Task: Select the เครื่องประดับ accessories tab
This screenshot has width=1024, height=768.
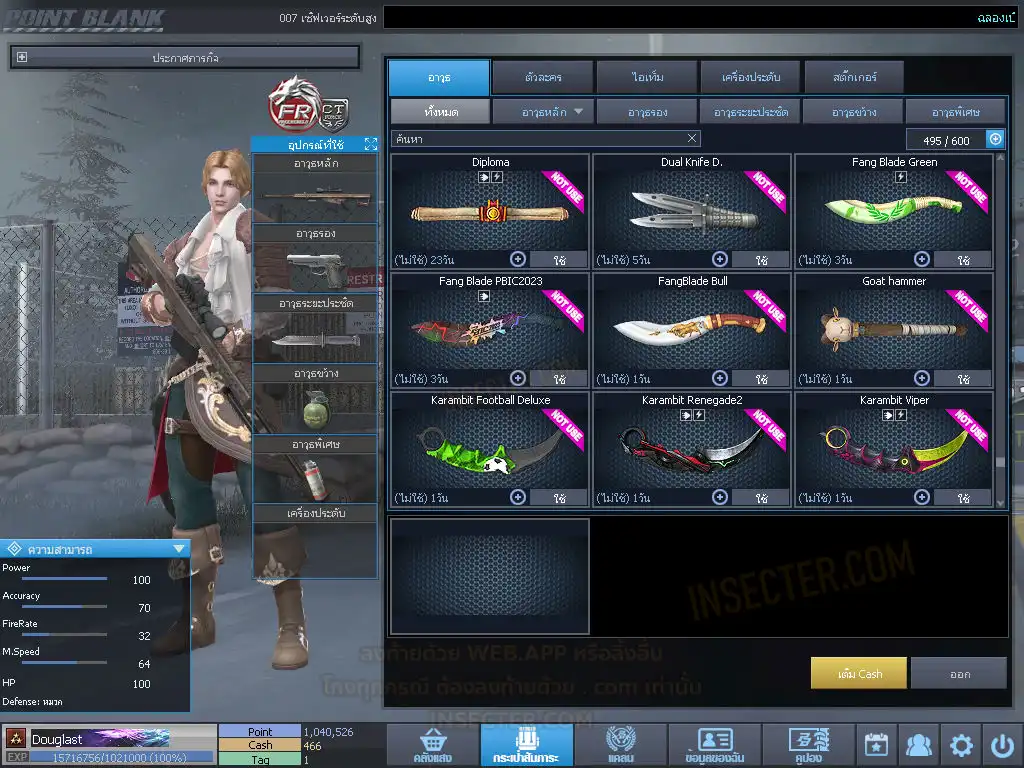Action: (x=749, y=77)
